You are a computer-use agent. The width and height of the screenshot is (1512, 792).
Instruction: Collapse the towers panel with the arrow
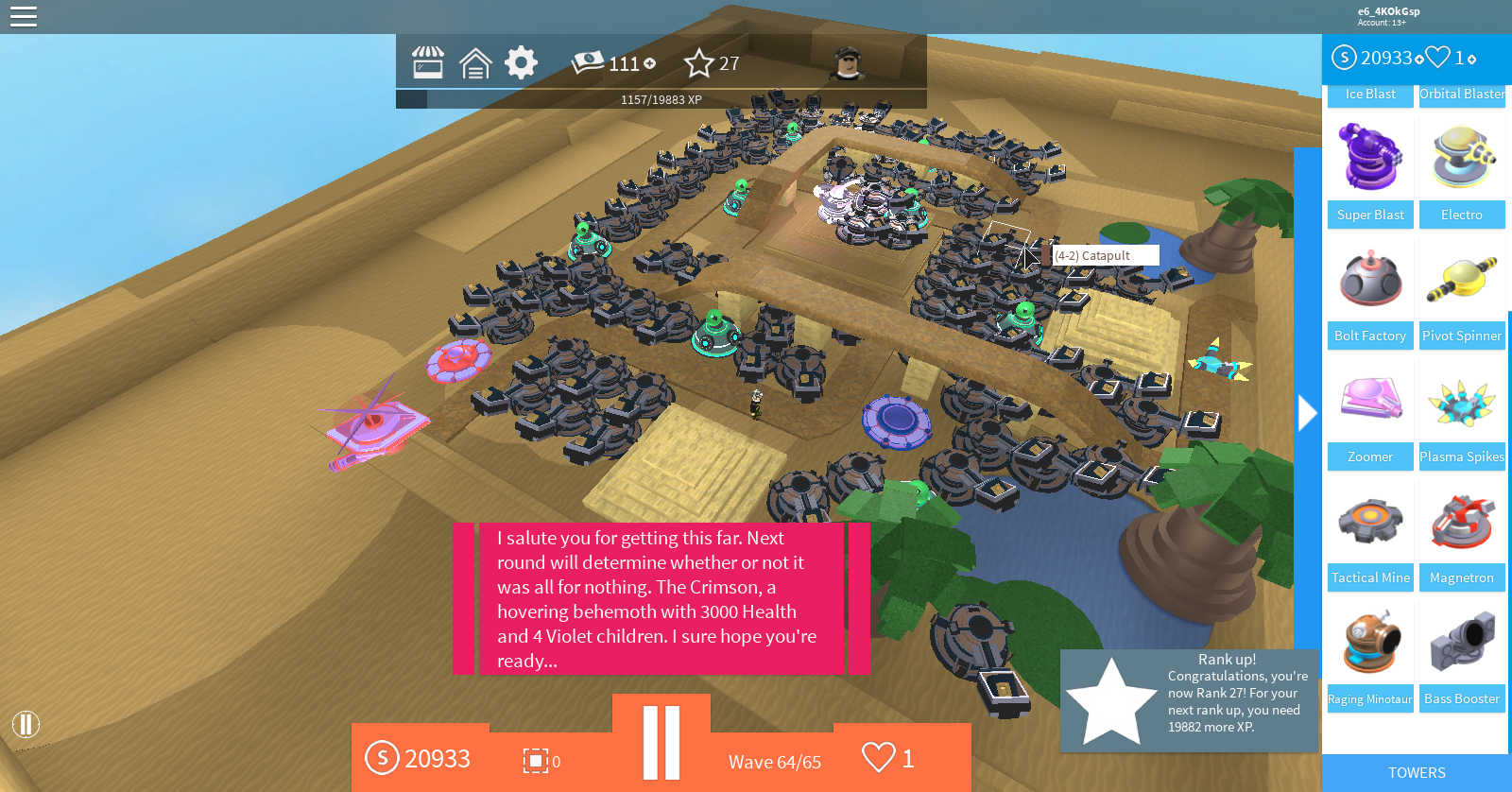[1307, 412]
